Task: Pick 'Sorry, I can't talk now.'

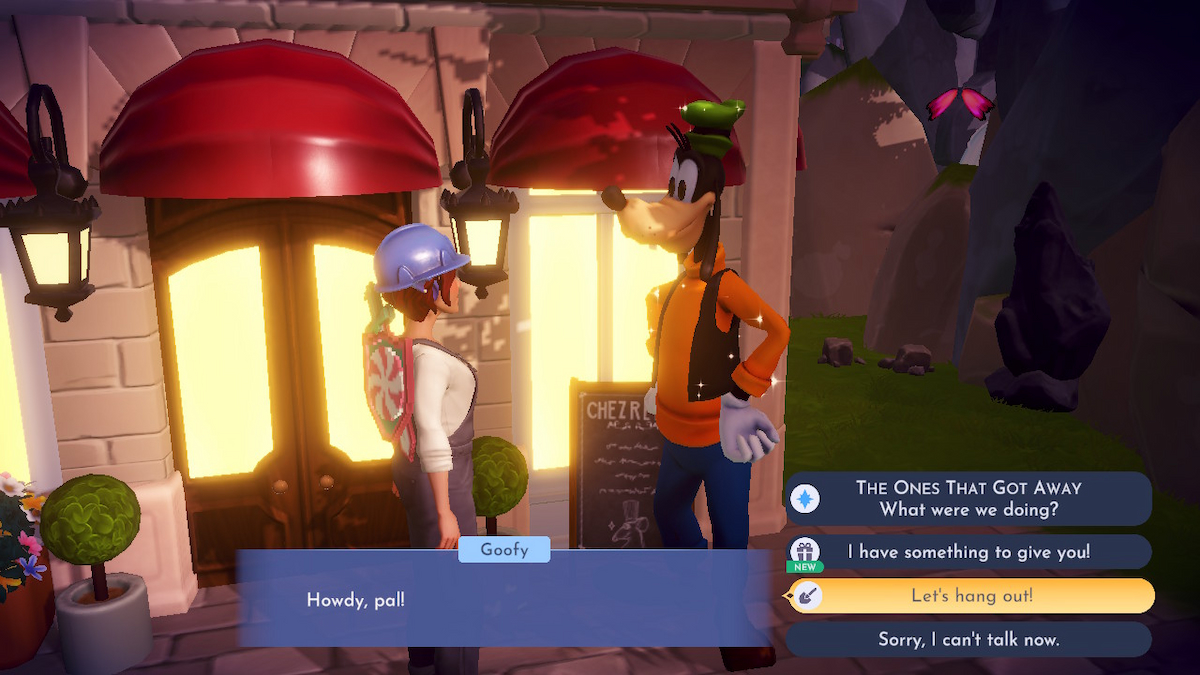Action: click(x=968, y=639)
